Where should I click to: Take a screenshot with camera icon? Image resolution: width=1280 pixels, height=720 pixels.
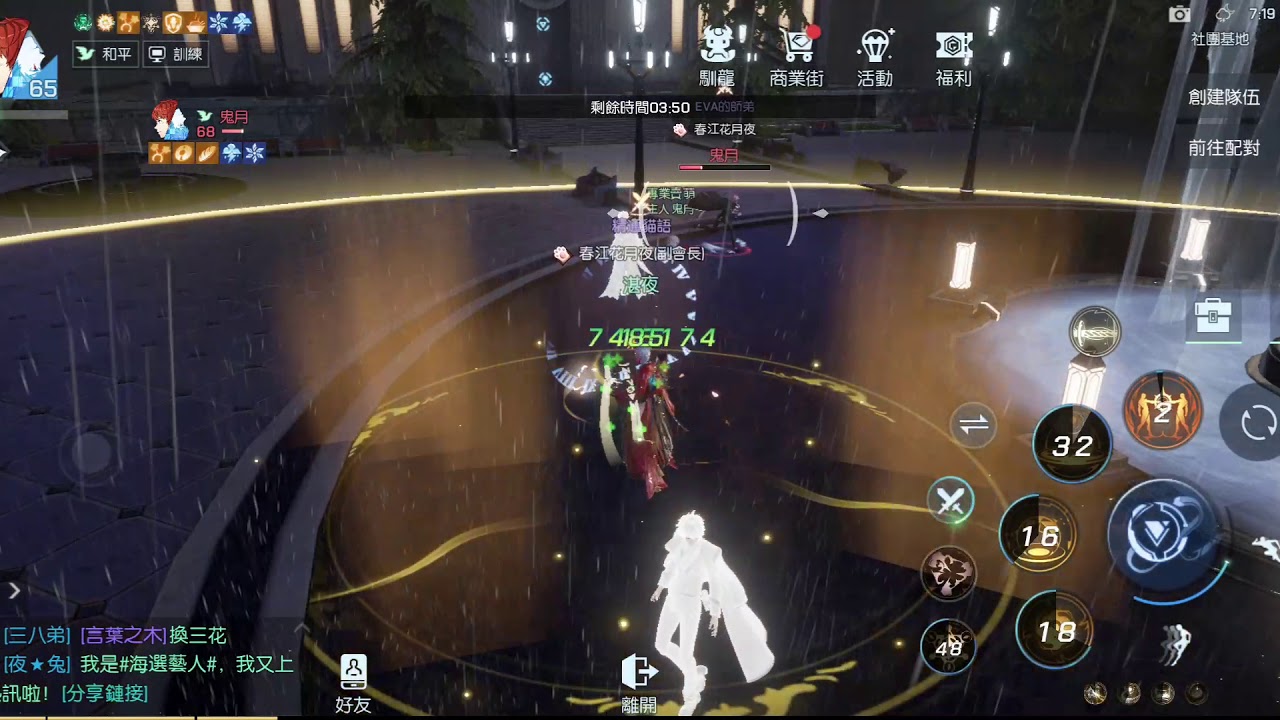[1180, 14]
